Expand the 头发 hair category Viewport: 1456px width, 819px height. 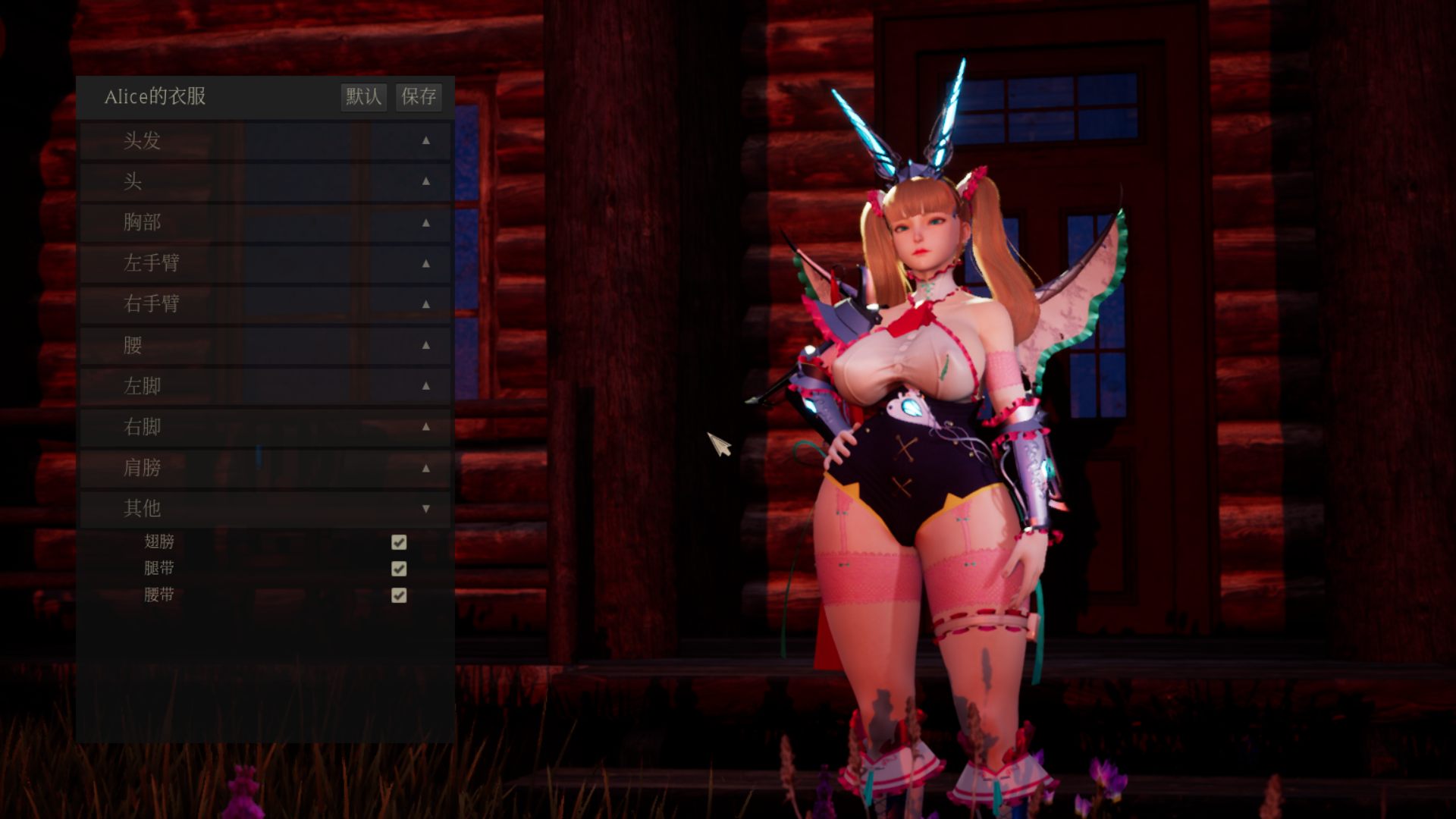pos(265,141)
